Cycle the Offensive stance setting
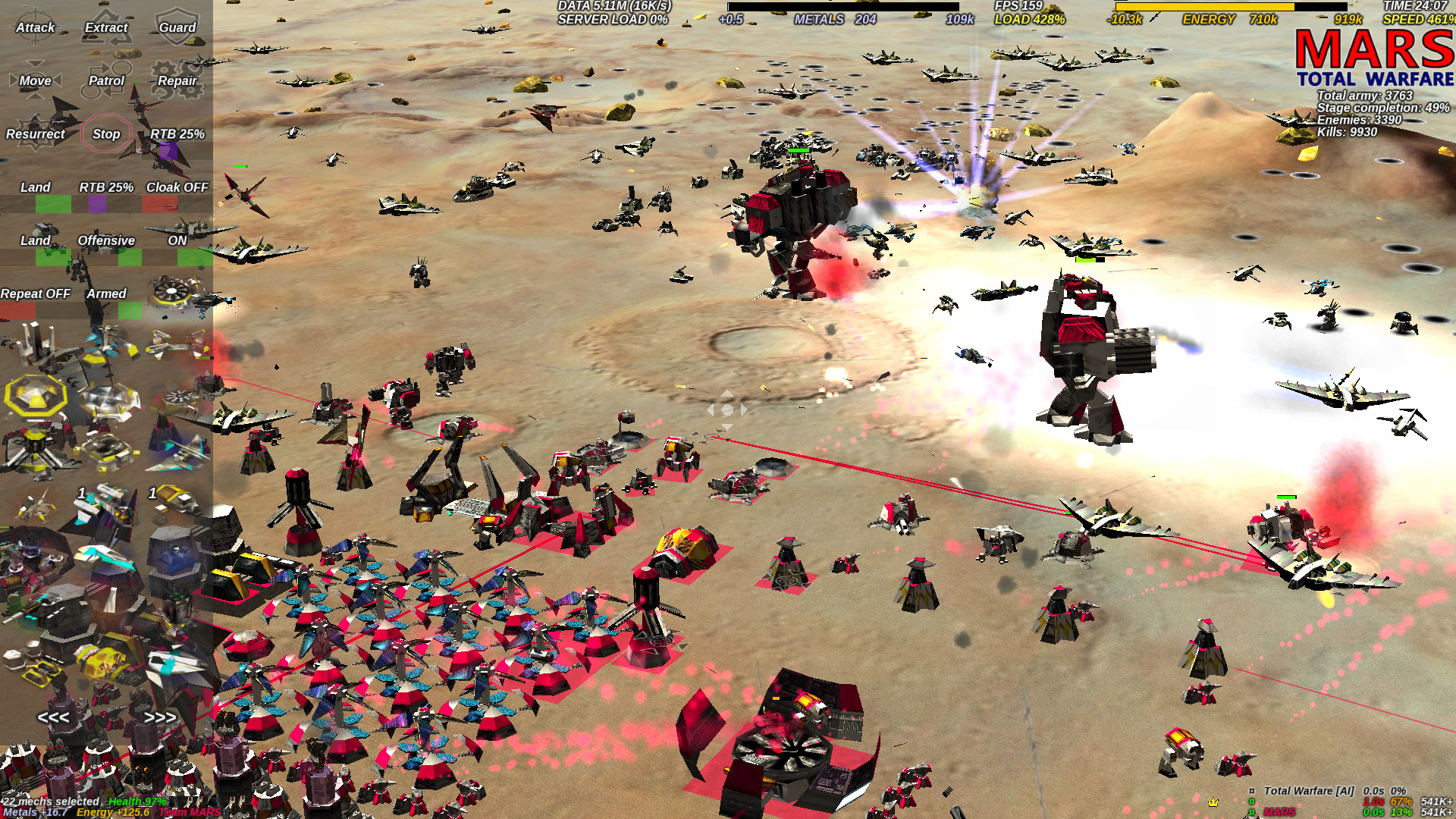This screenshot has height=819, width=1456. click(105, 240)
